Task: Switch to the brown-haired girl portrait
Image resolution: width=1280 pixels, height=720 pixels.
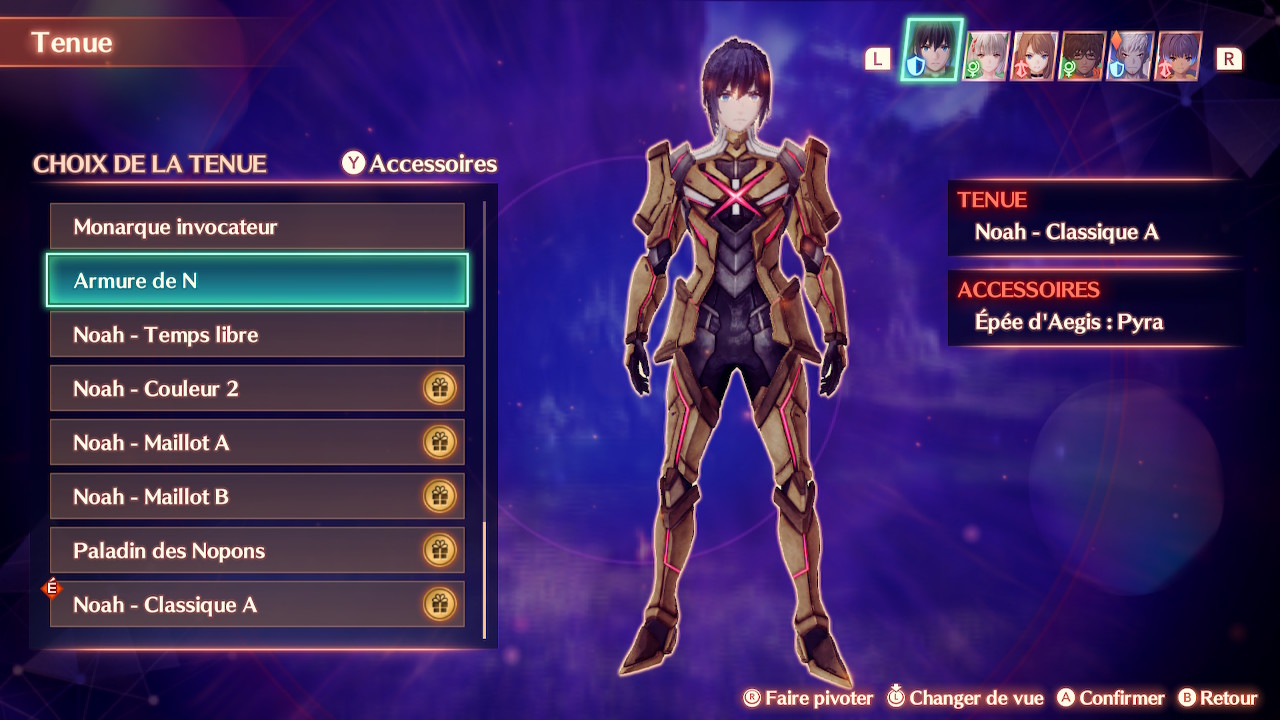Action: (x=1034, y=56)
